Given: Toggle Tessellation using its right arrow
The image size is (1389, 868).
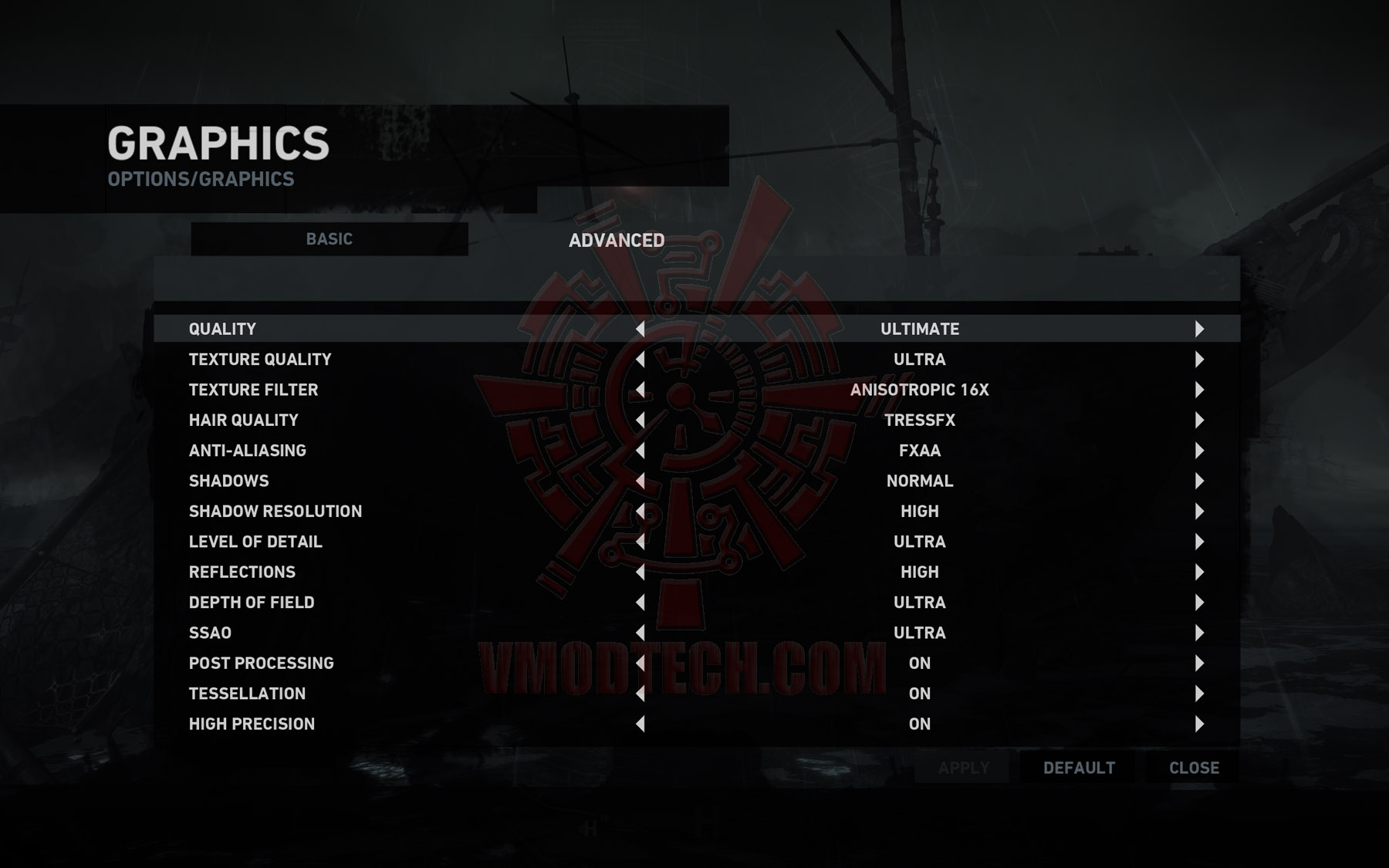Looking at the screenshot, I should [1199, 694].
